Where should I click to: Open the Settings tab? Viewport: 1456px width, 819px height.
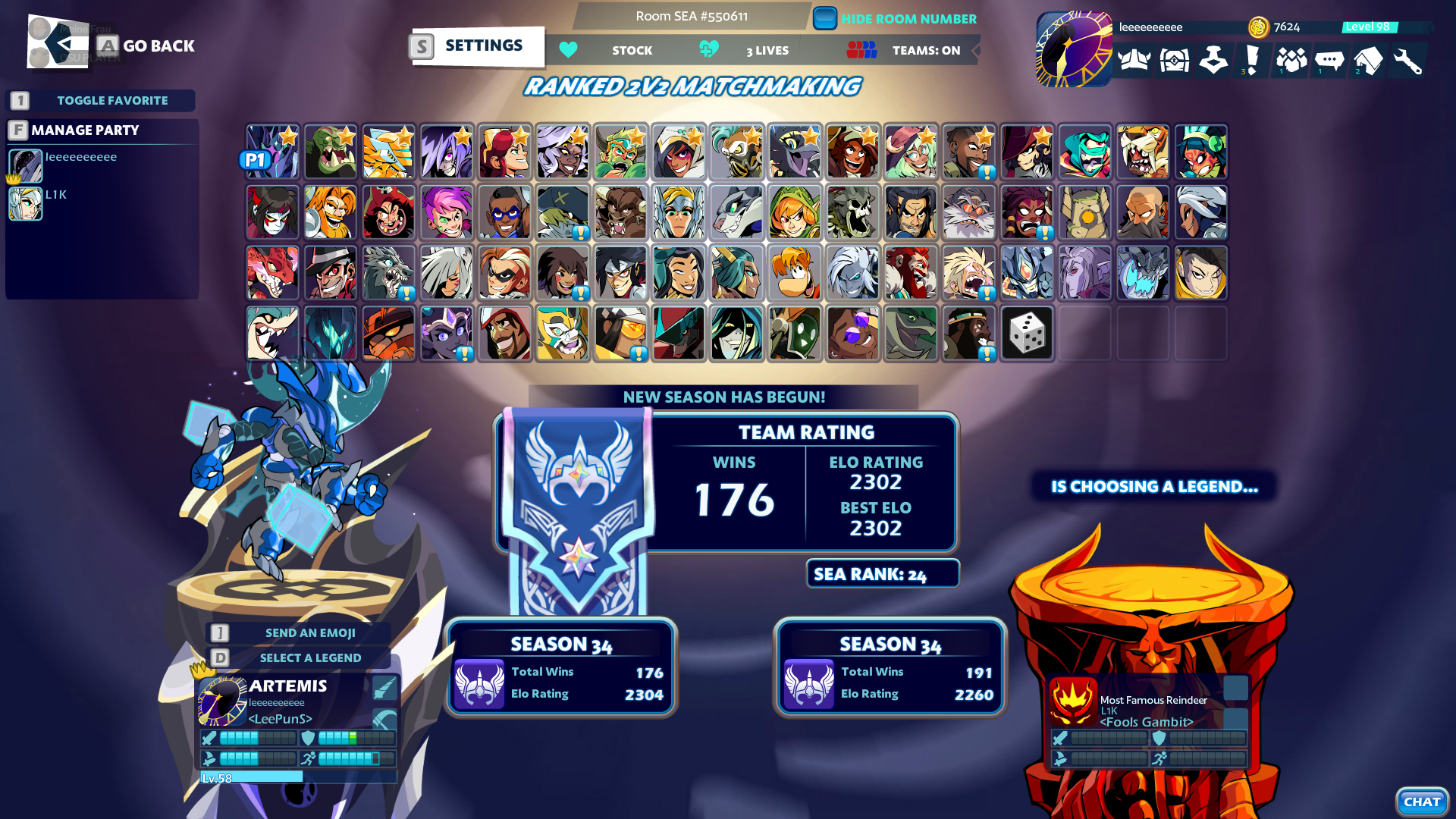tap(478, 45)
